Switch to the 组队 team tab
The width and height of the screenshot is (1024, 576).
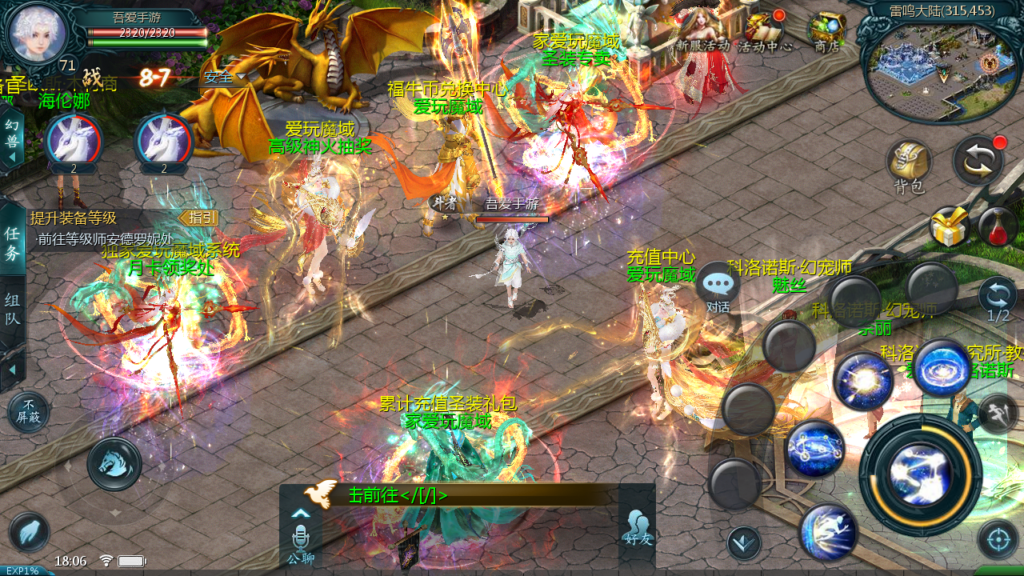[x=13, y=310]
